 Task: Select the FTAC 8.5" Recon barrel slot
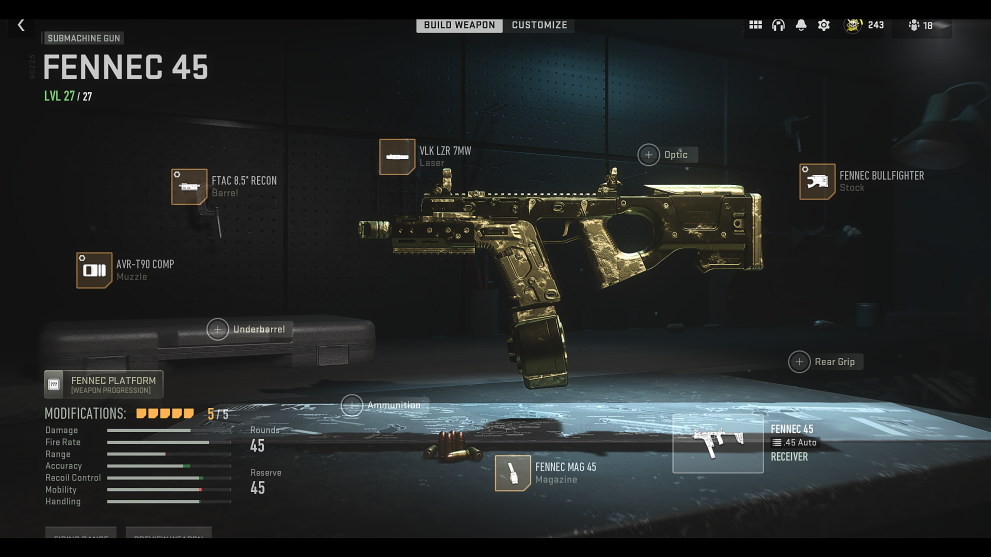189,187
